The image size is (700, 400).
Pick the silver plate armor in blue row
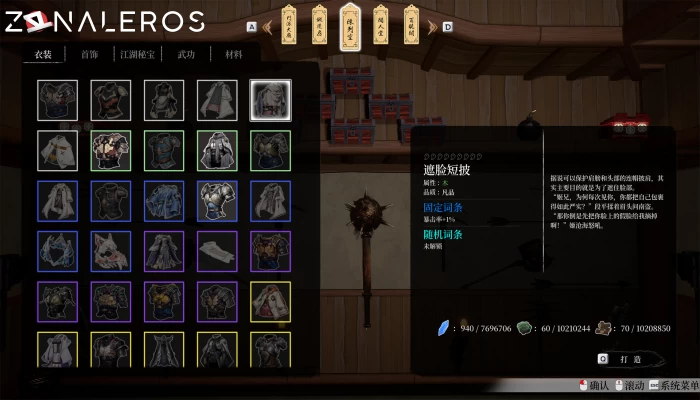(x=217, y=200)
